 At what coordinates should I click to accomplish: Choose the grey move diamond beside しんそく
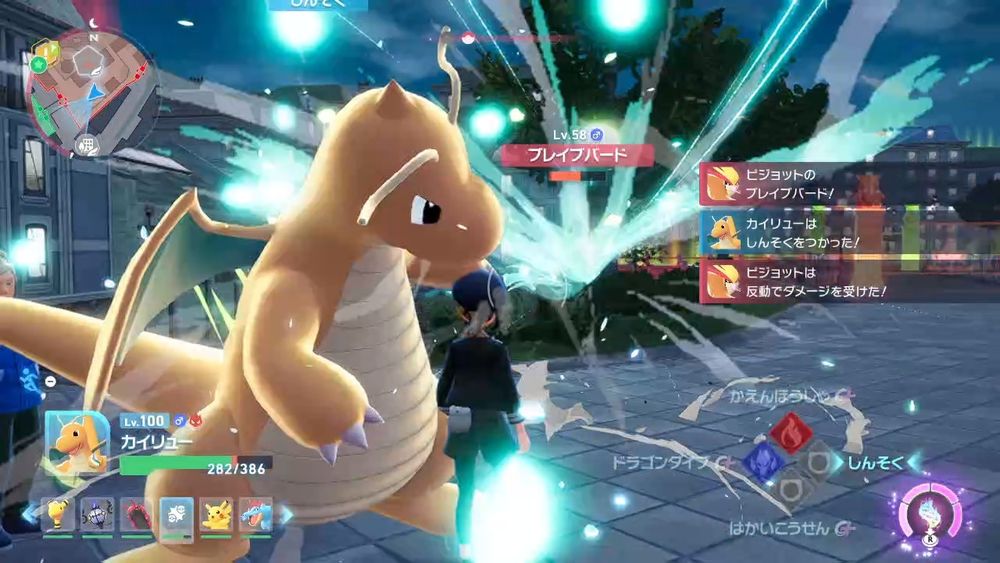pyautogui.click(x=820, y=461)
